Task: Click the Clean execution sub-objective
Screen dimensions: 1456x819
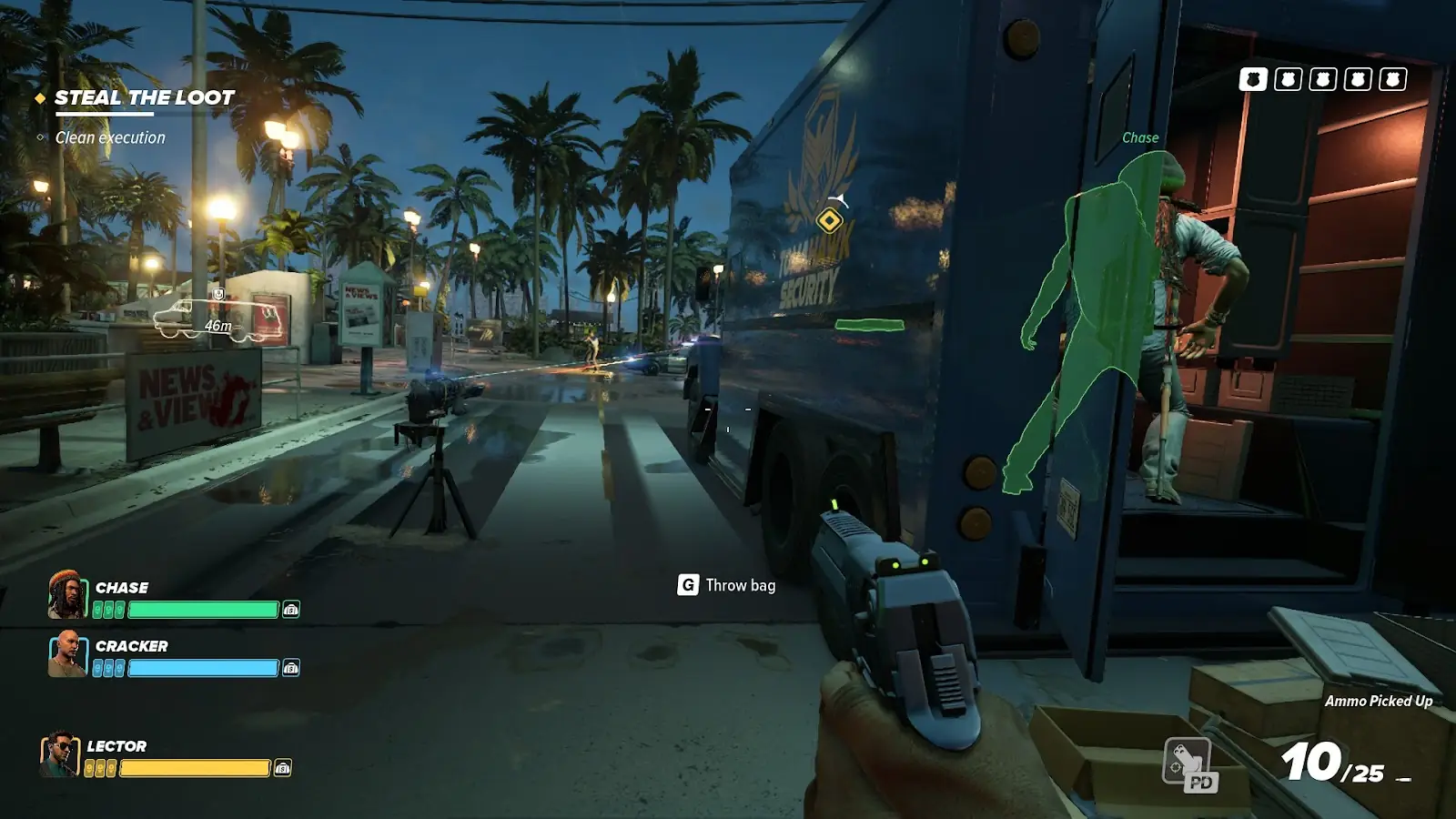Action: [110, 137]
